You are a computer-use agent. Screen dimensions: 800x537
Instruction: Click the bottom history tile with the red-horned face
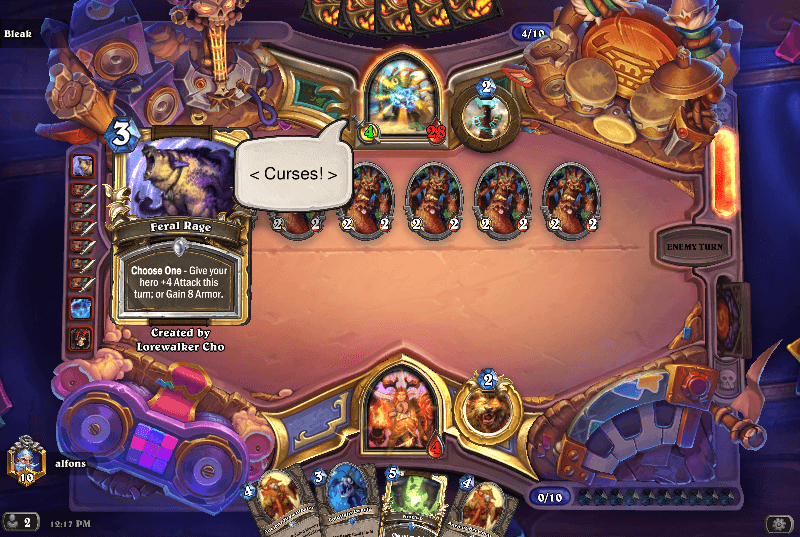coord(82,338)
